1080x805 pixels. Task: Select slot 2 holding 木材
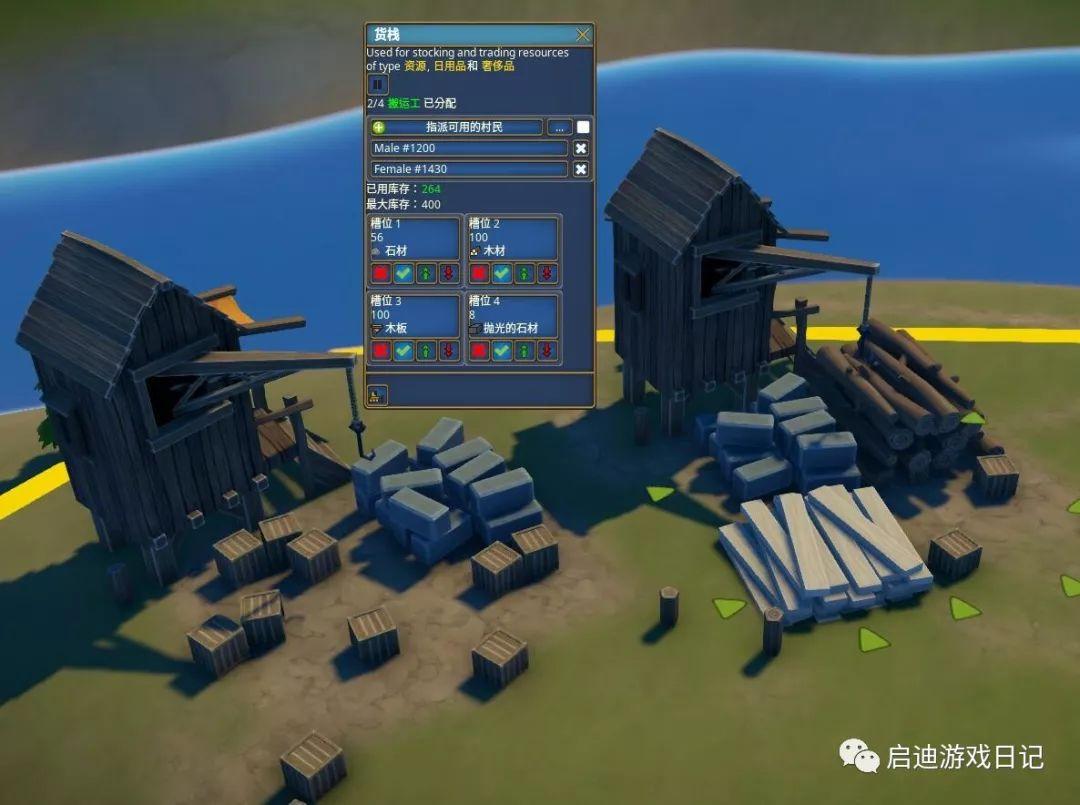(x=512, y=238)
